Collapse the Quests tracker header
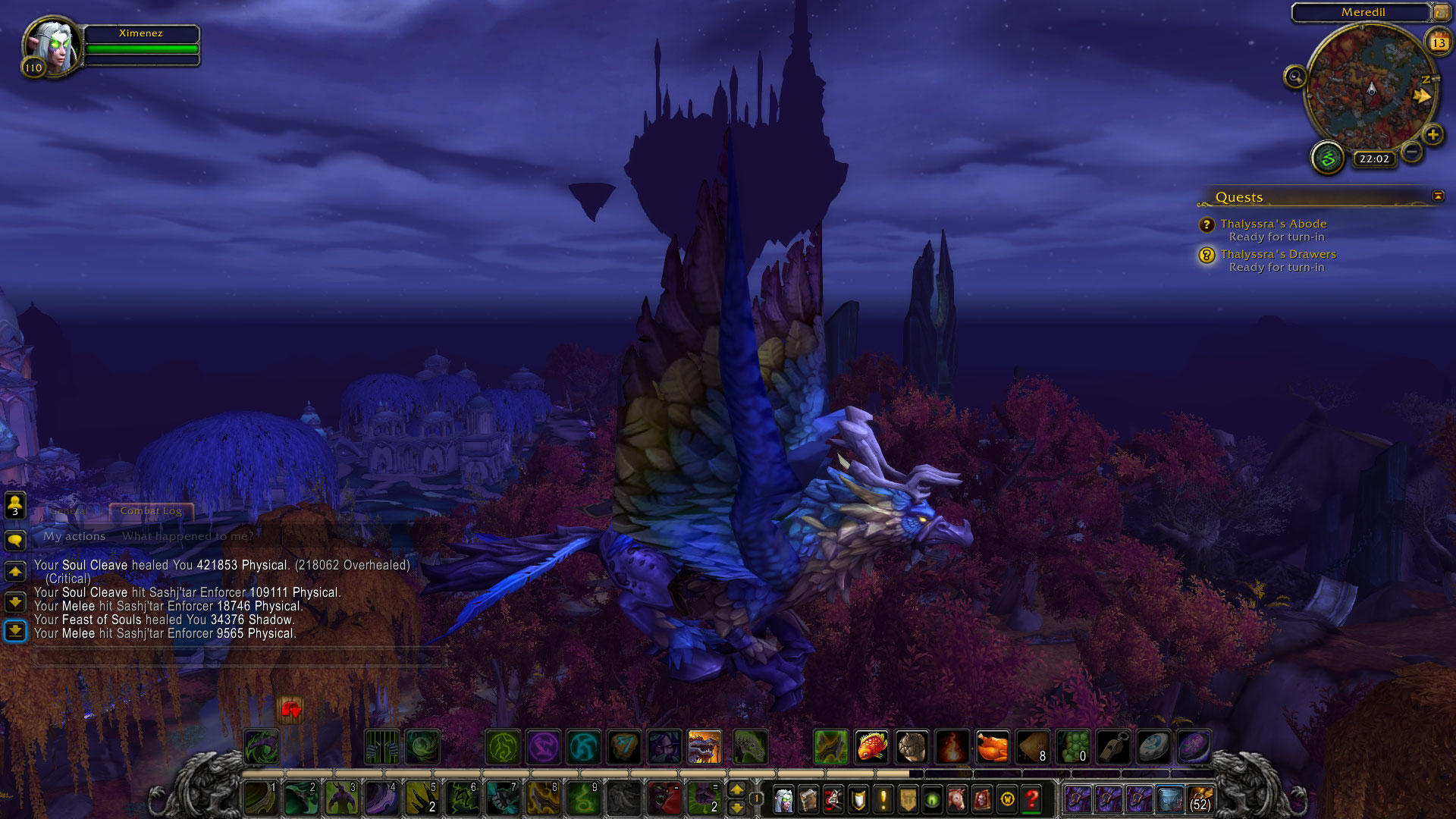 pyautogui.click(x=1438, y=196)
